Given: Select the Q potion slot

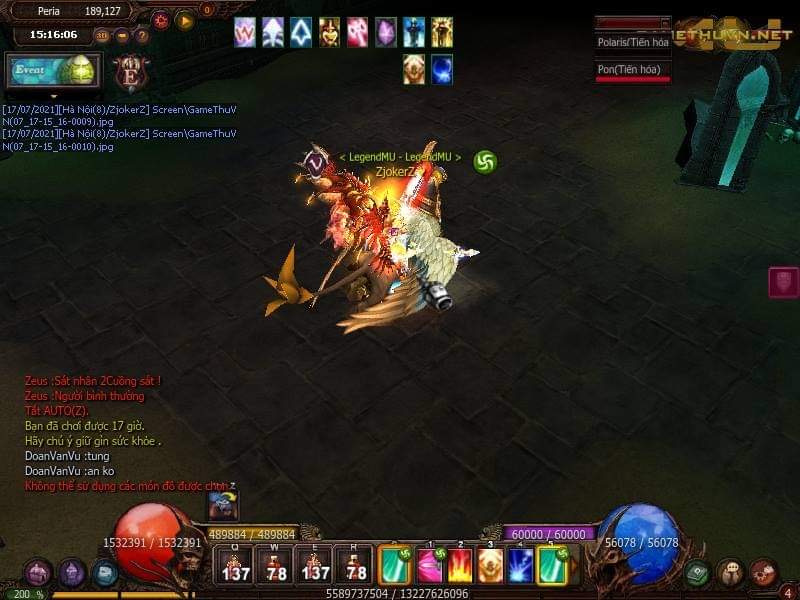Looking at the screenshot, I should point(235,566).
